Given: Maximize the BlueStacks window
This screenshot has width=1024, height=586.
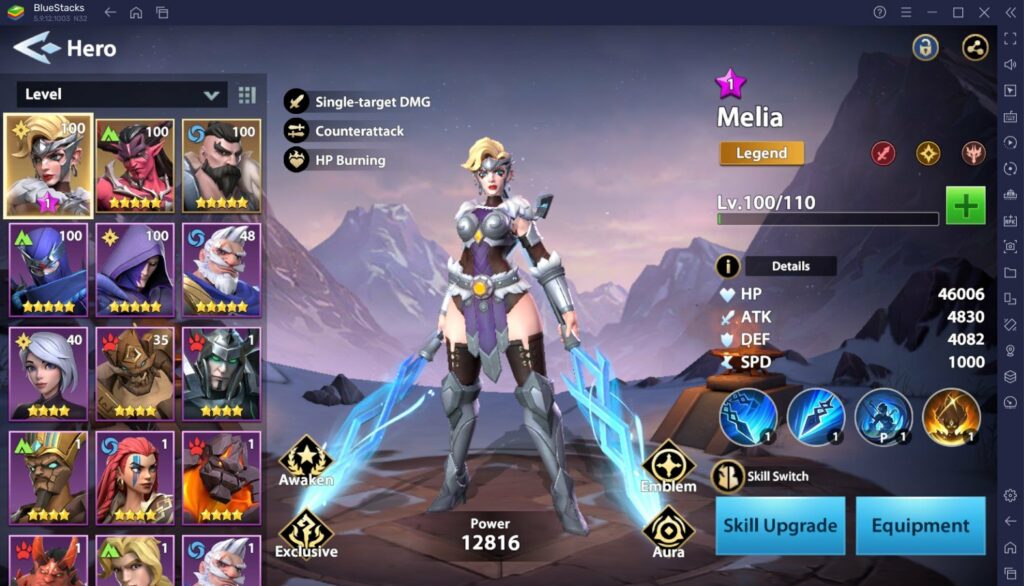Looking at the screenshot, I should 958,12.
